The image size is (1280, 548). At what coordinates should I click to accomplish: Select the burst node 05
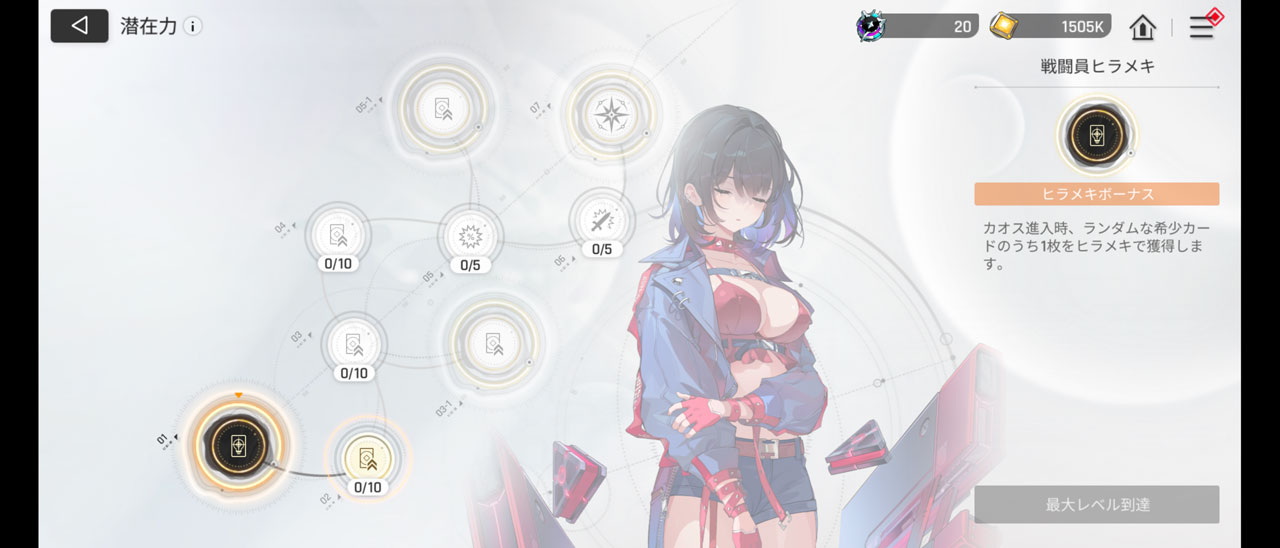click(x=470, y=236)
